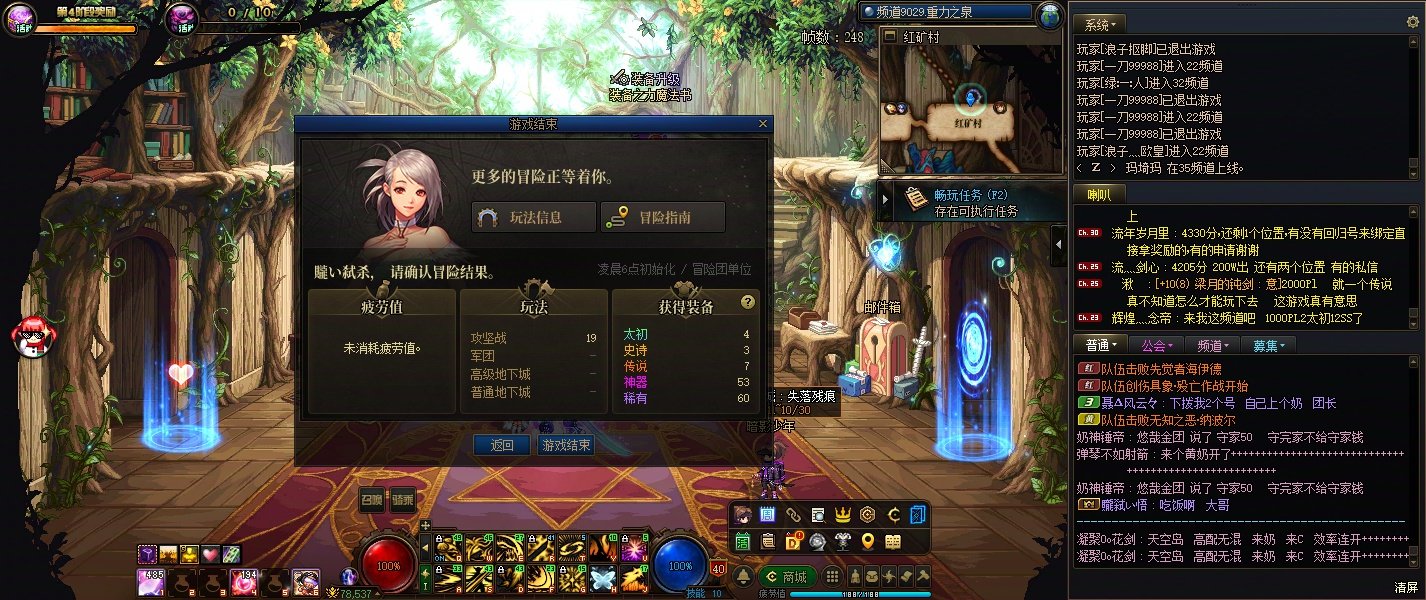
Task: Open the 频道 chat tab
Action: [x=1211, y=345]
